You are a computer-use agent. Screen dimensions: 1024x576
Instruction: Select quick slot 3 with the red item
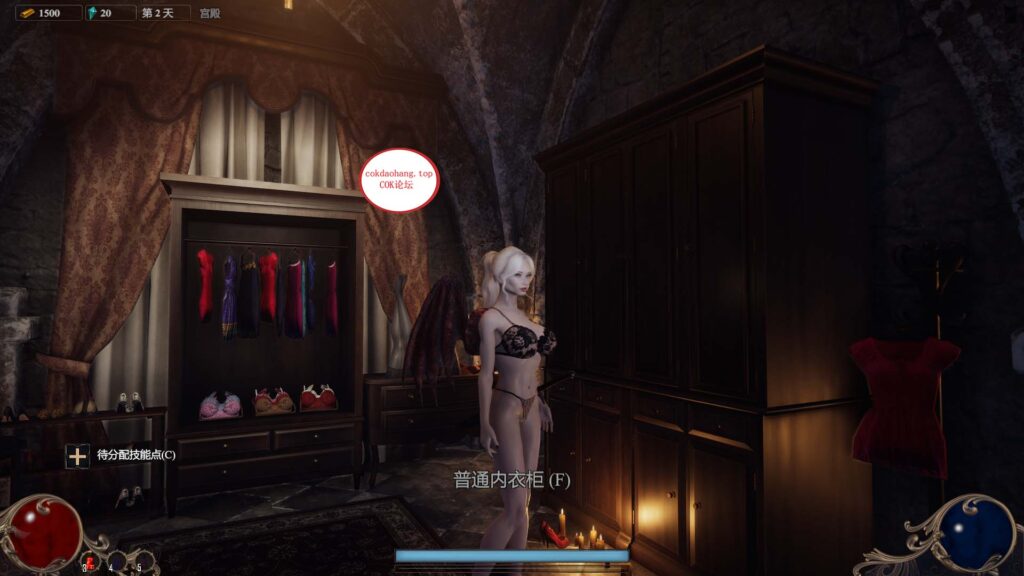click(x=90, y=562)
